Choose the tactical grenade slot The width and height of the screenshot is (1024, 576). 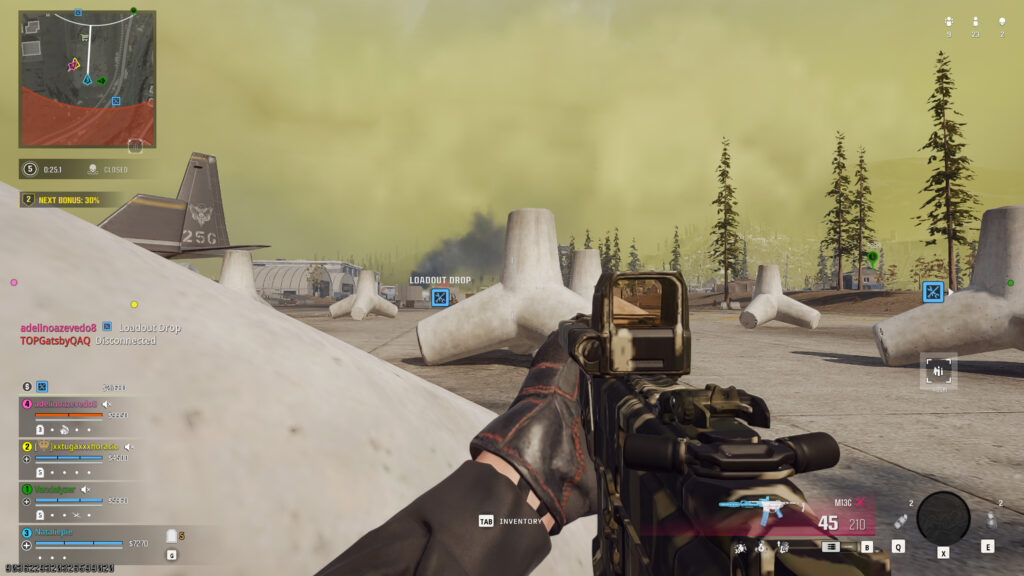[x=901, y=521]
